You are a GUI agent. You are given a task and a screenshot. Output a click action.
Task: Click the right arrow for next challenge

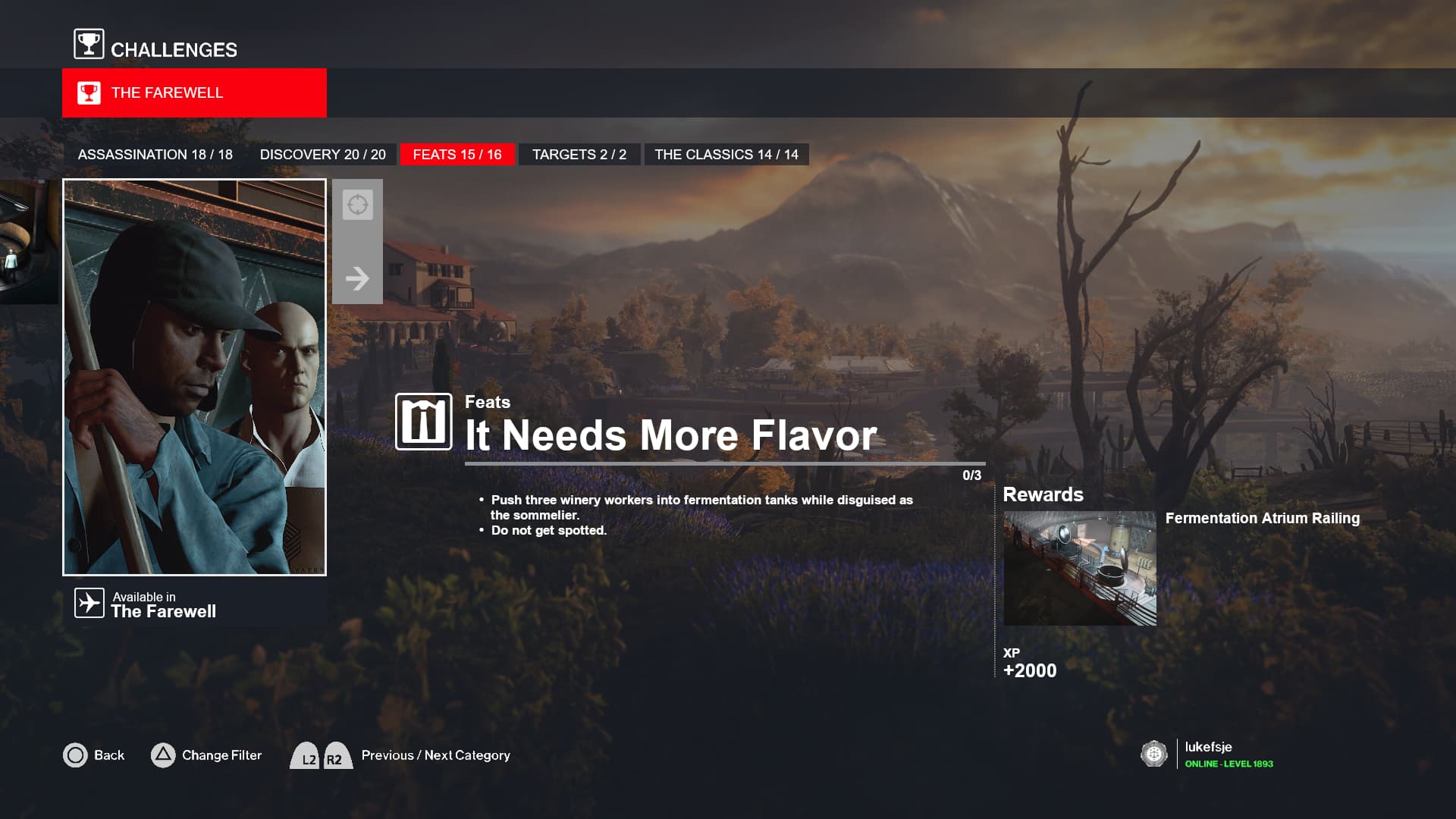(357, 278)
